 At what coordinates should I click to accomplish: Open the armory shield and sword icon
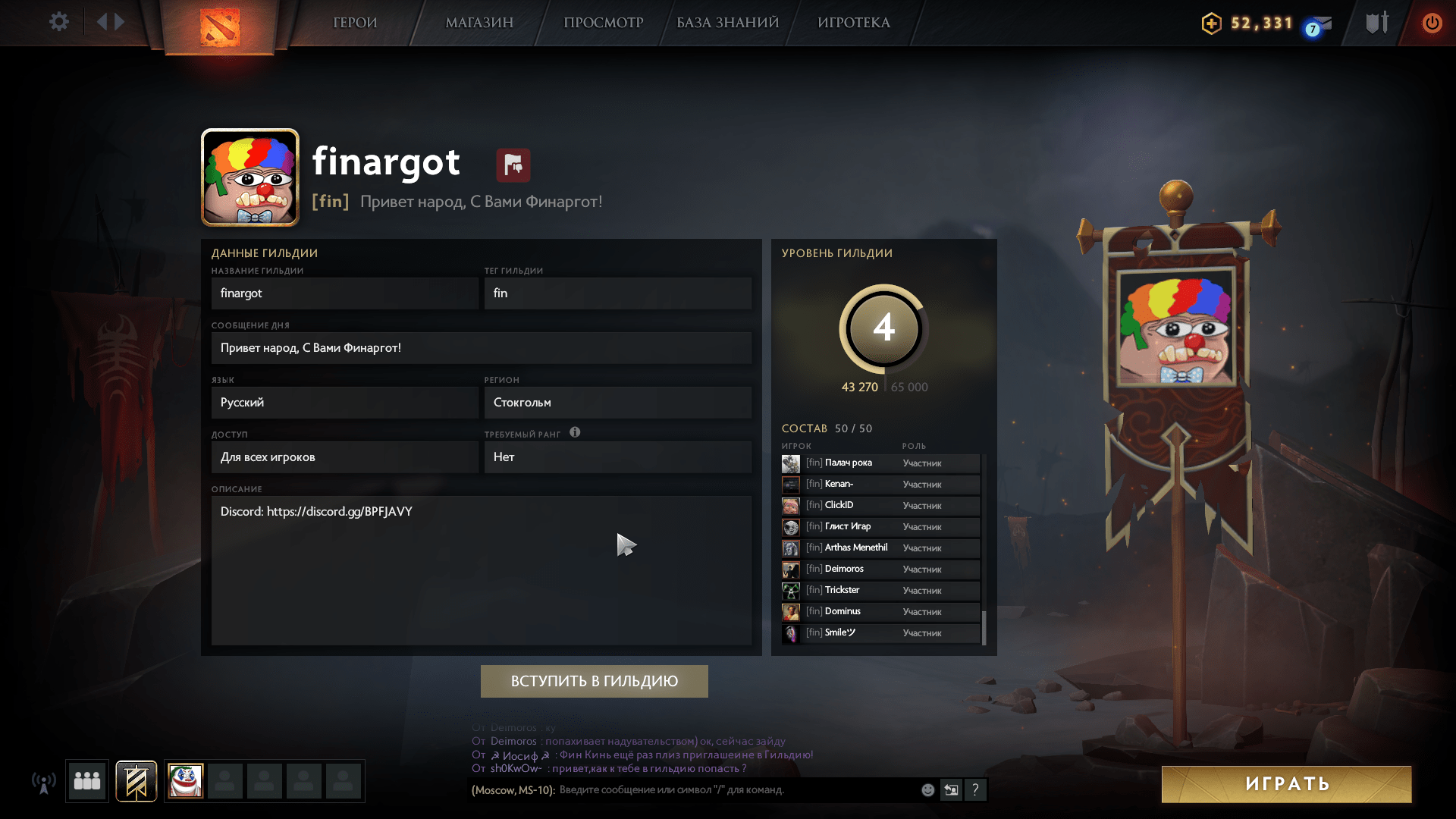(x=1377, y=23)
